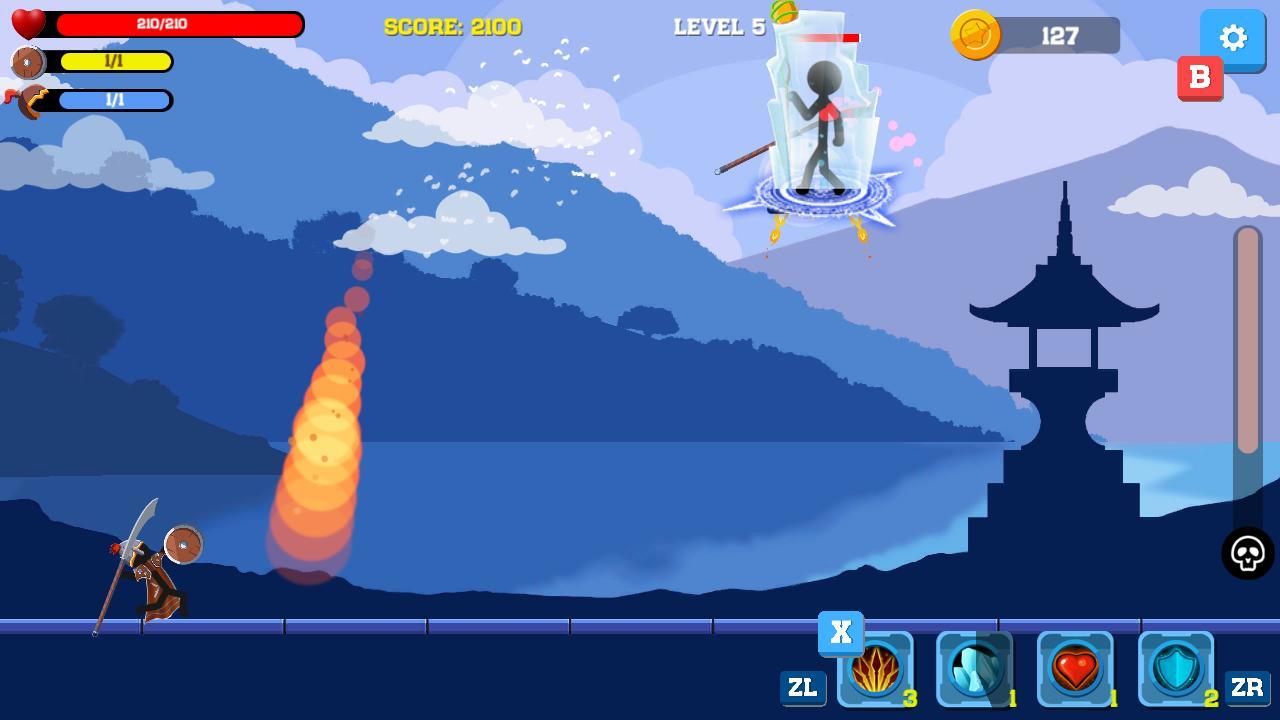
Task: Activate the fire burst skill
Action: click(878, 668)
